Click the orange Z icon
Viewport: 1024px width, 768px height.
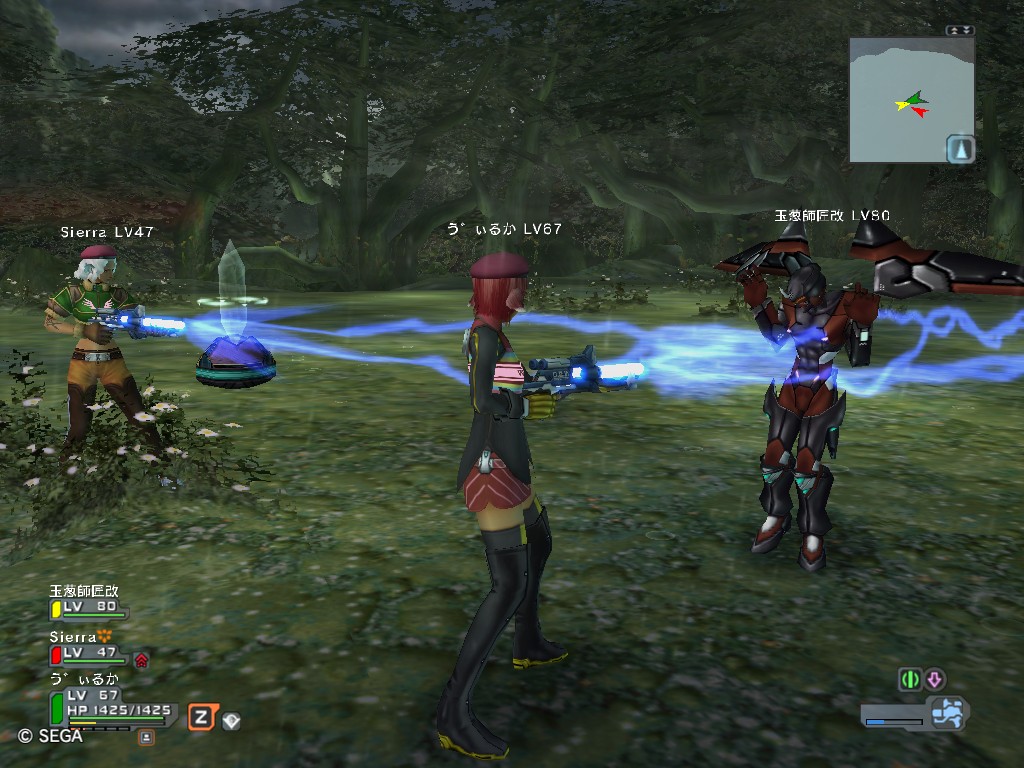pos(202,716)
